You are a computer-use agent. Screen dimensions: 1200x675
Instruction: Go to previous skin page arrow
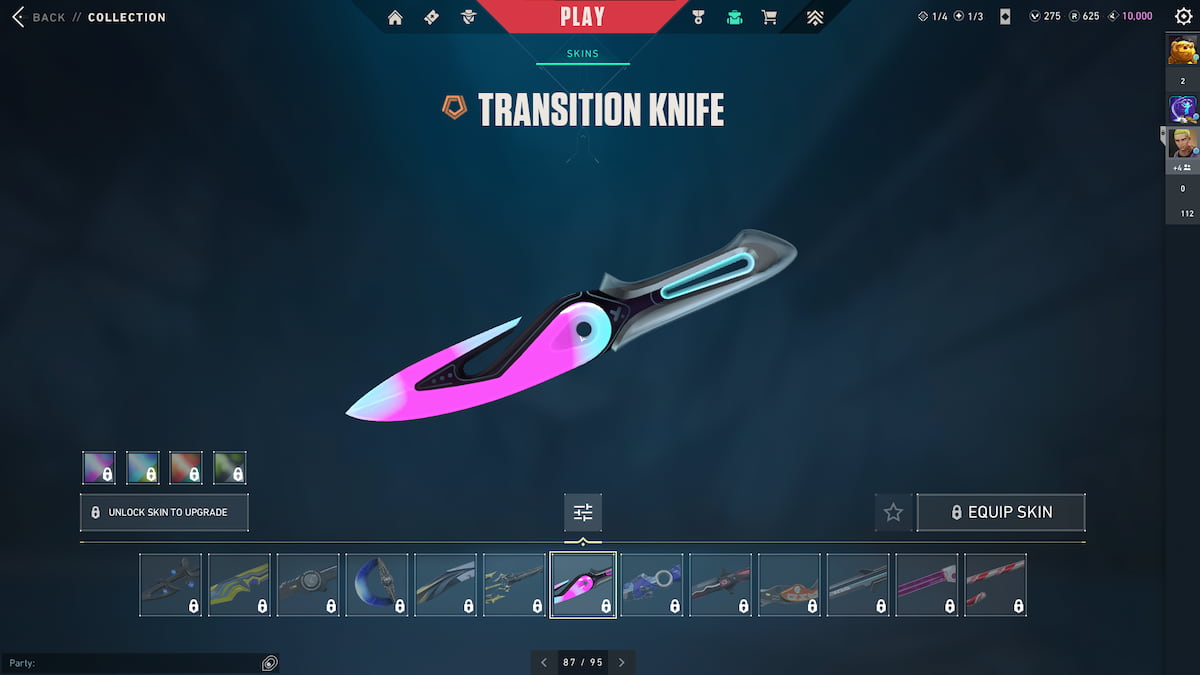tap(544, 662)
